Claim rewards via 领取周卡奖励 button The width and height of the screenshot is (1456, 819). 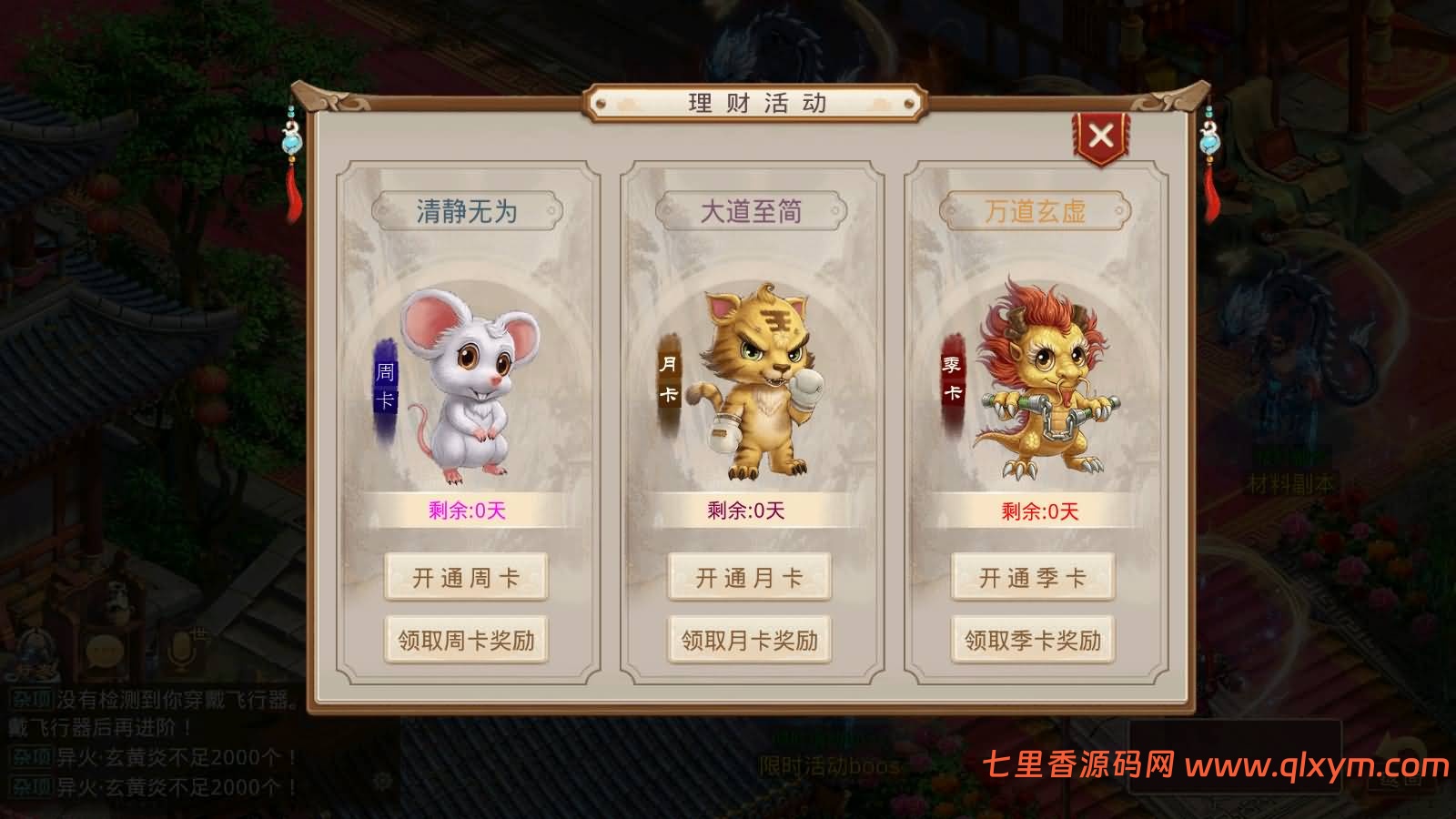click(x=466, y=641)
